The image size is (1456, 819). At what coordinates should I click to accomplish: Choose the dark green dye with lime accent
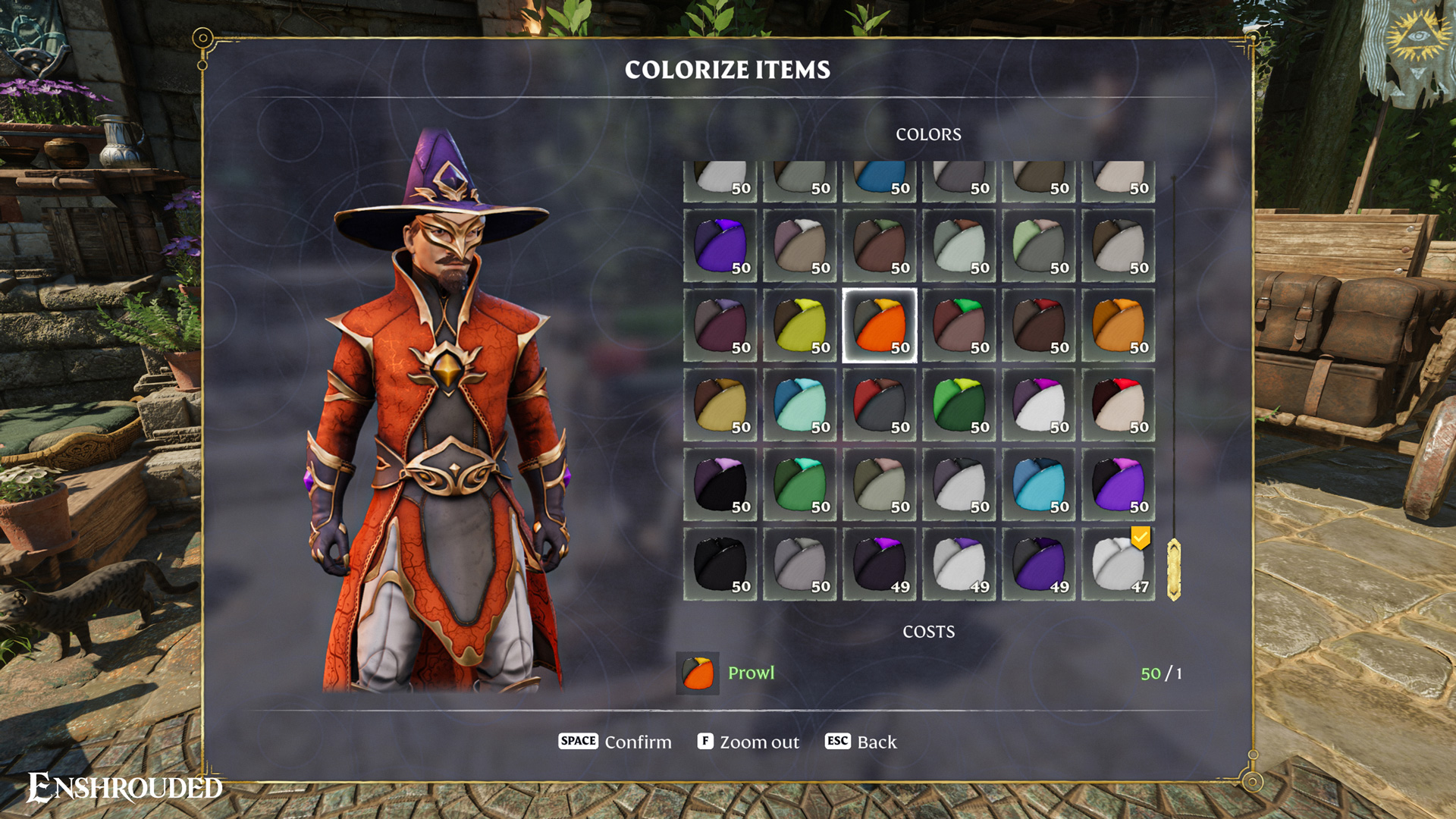point(959,405)
